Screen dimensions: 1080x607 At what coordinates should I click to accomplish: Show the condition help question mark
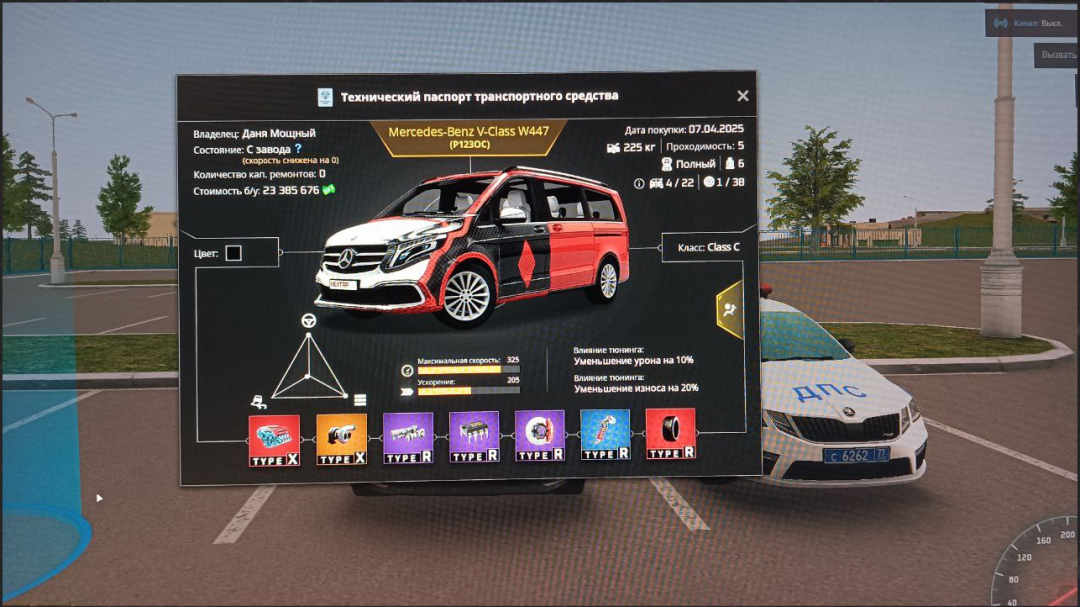click(x=297, y=149)
